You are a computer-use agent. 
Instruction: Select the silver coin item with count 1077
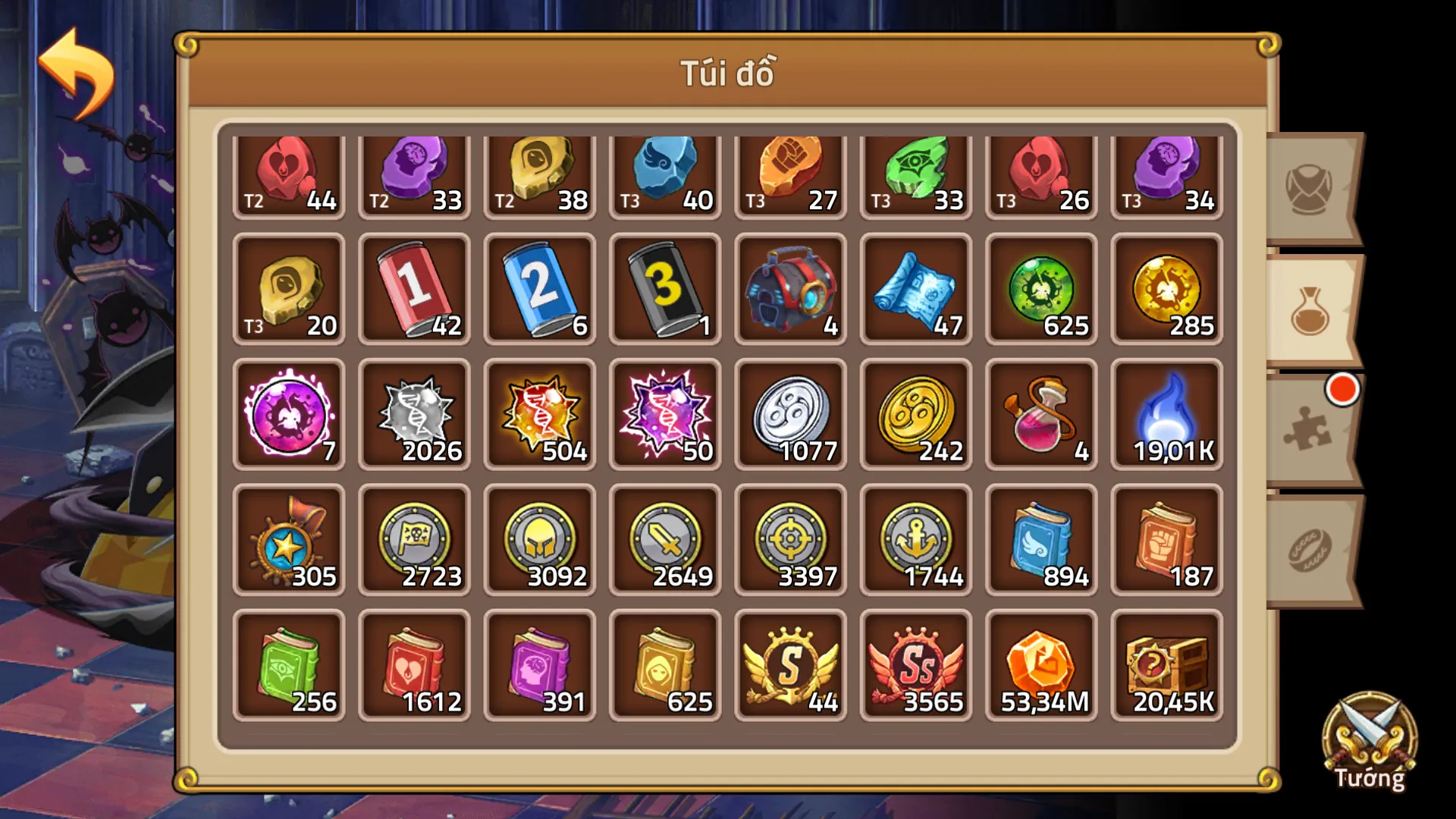pos(789,415)
